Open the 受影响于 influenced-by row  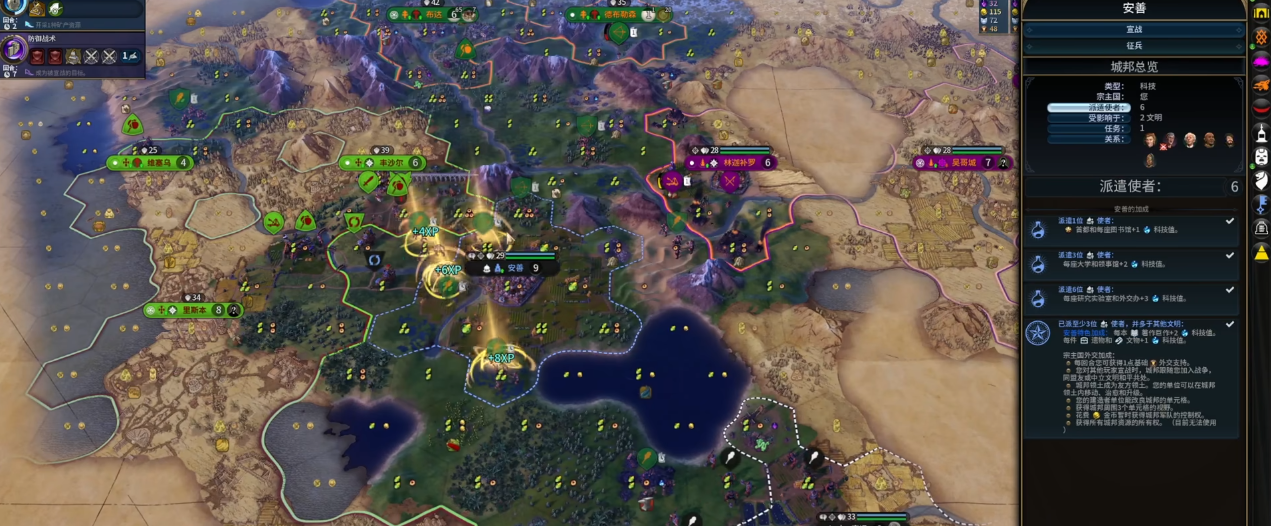click(1088, 118)
